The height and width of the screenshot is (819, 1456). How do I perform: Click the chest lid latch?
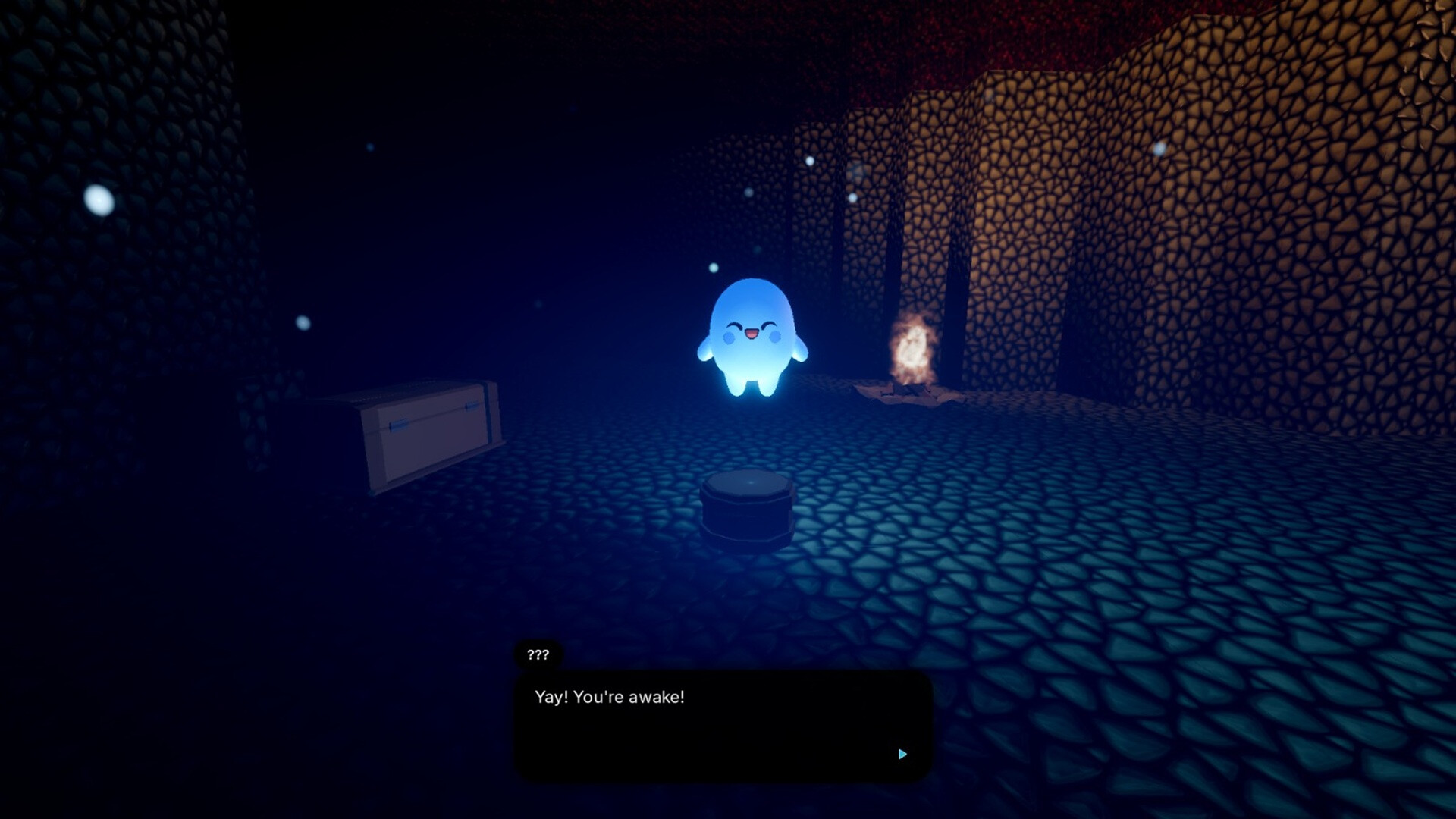tap(397, 426)
